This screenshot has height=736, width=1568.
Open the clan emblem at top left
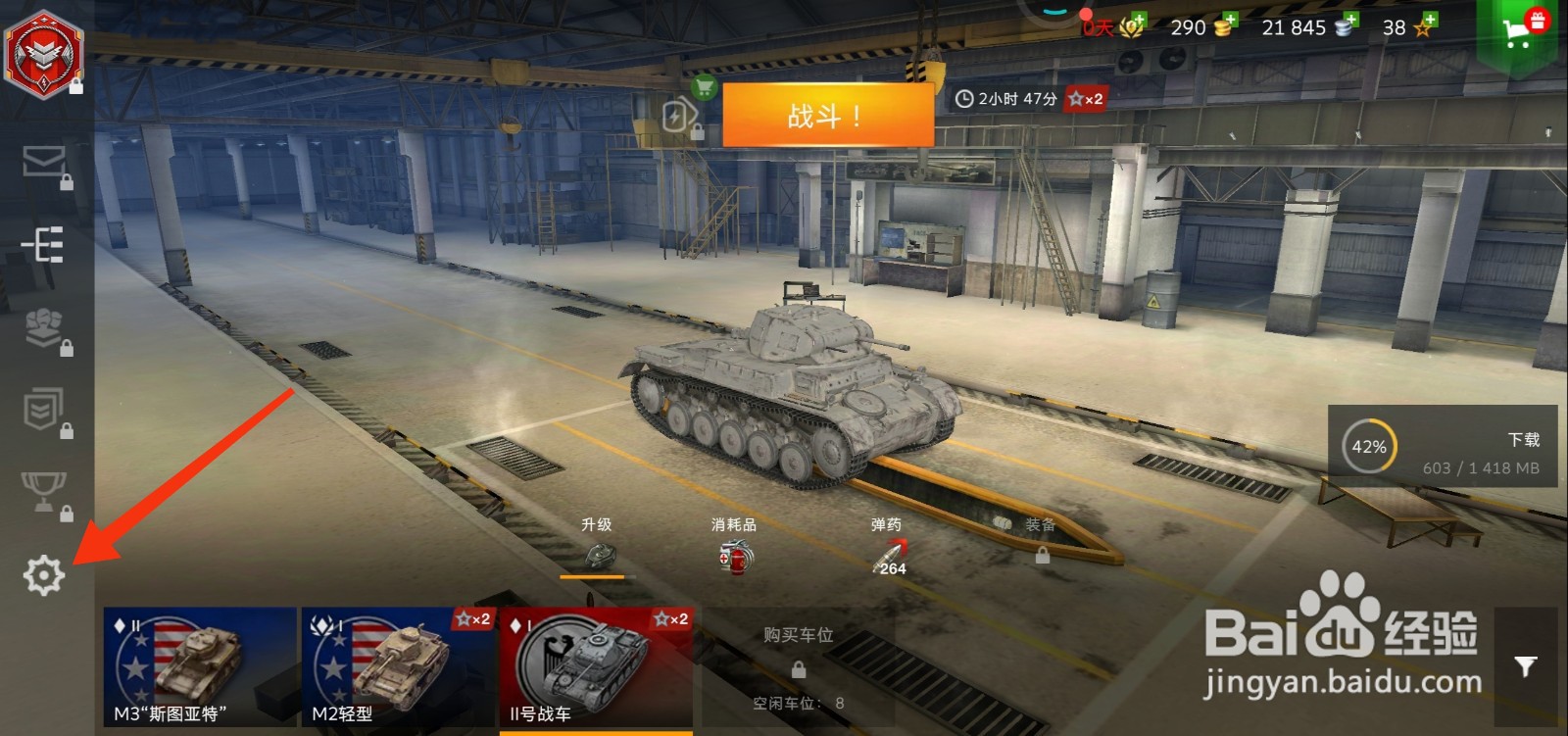pyautogui.click(x=41, y=54)
